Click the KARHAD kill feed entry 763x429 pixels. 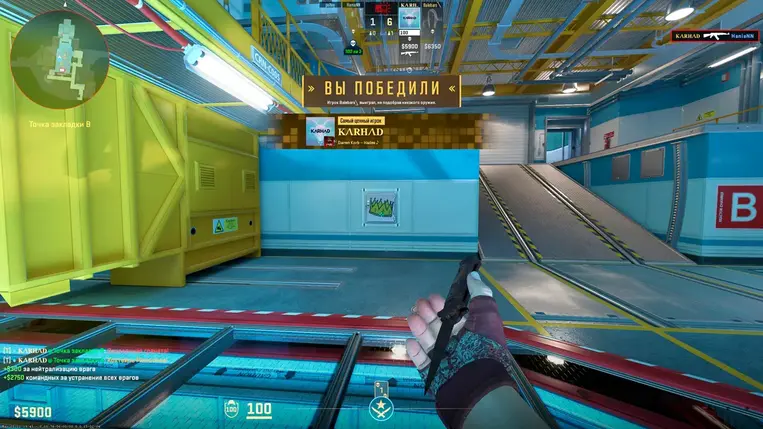pyautogui.click(x=715, y=35)
